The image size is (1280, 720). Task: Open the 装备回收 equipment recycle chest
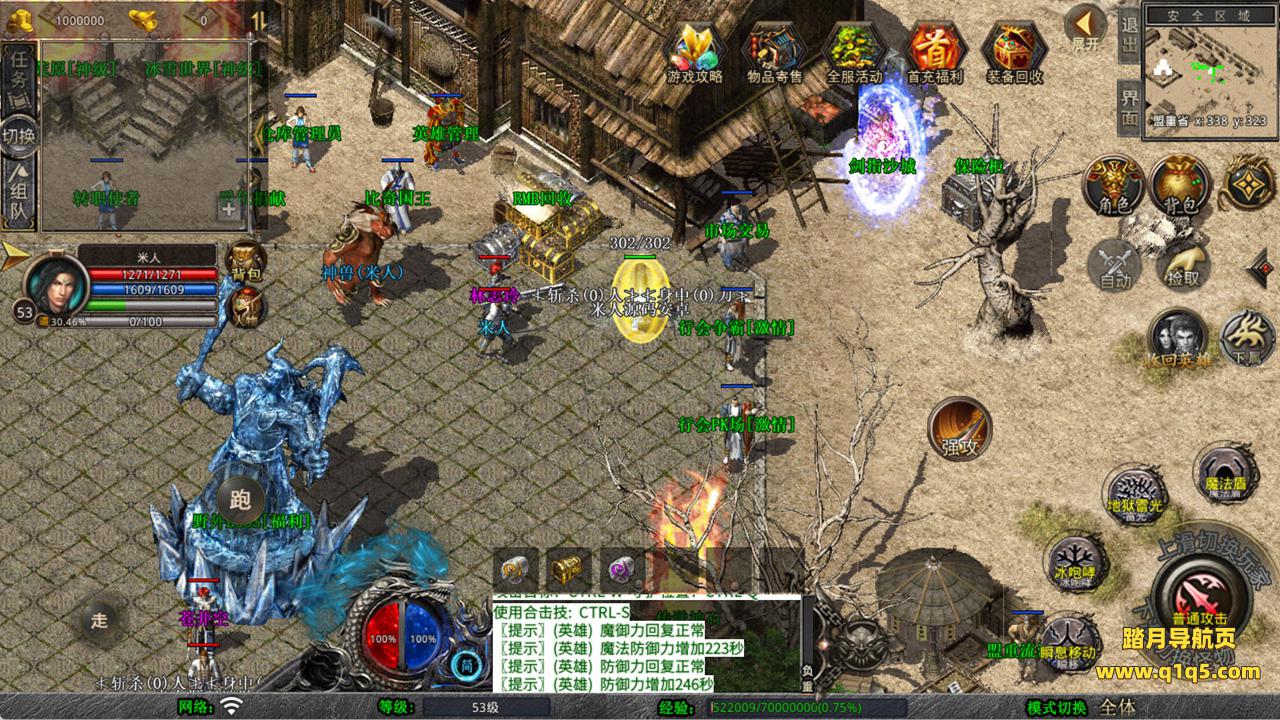pos(1014,50)
